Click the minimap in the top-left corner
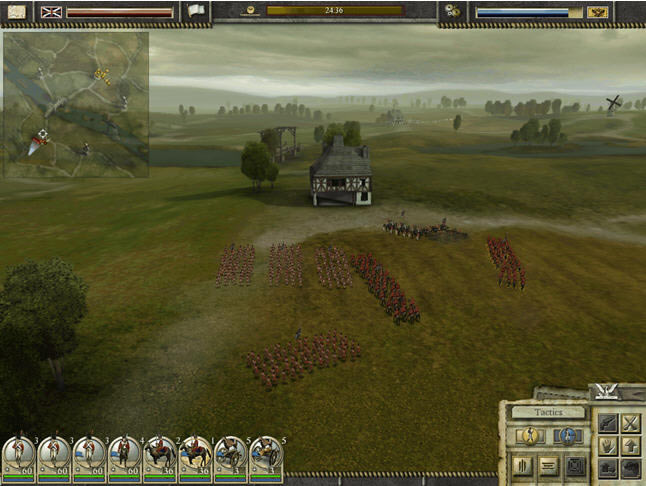Viewport: 646px width, 486px height. (75, 104)
